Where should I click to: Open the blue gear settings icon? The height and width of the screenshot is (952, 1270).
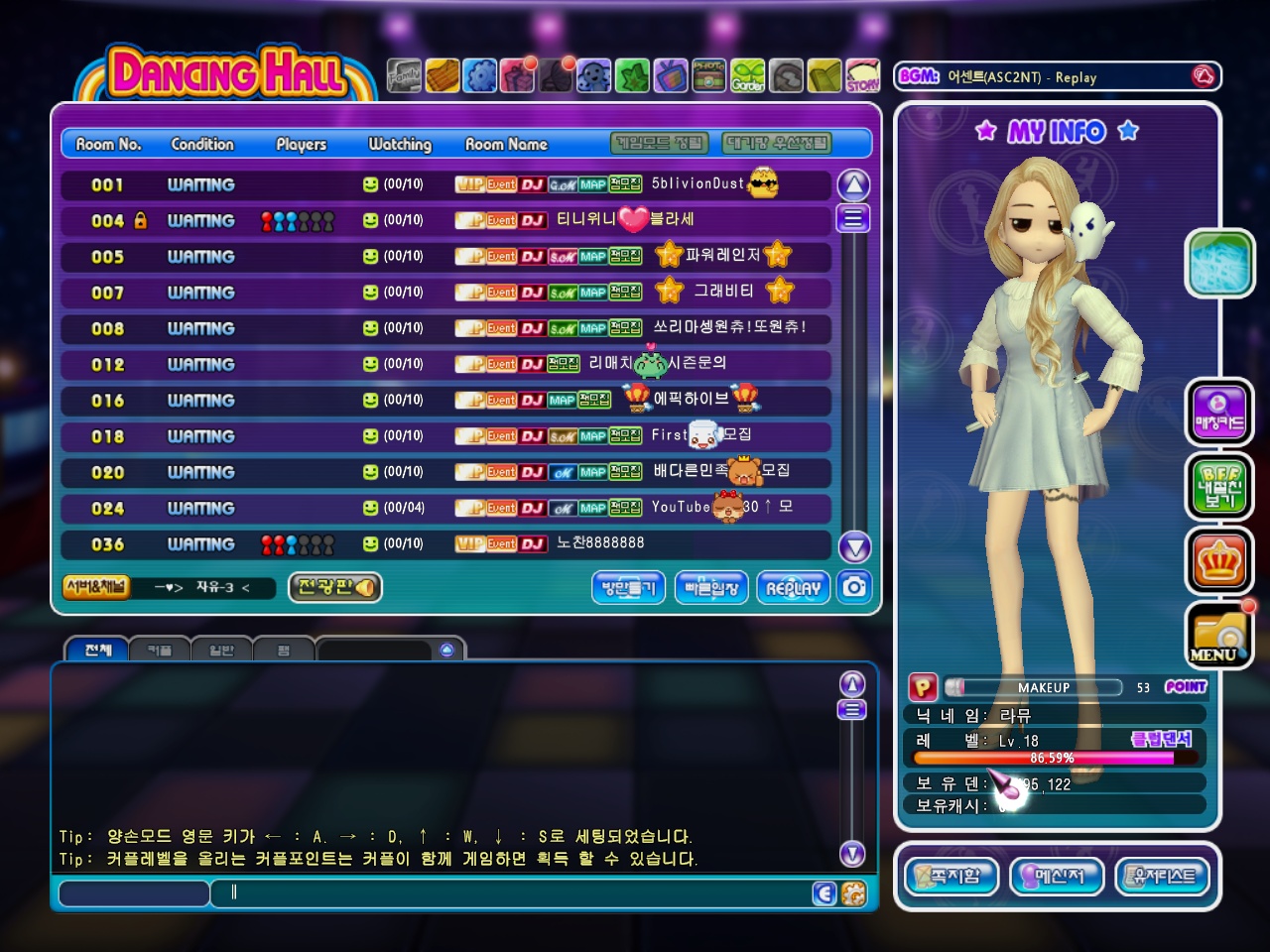click(480, 76)
